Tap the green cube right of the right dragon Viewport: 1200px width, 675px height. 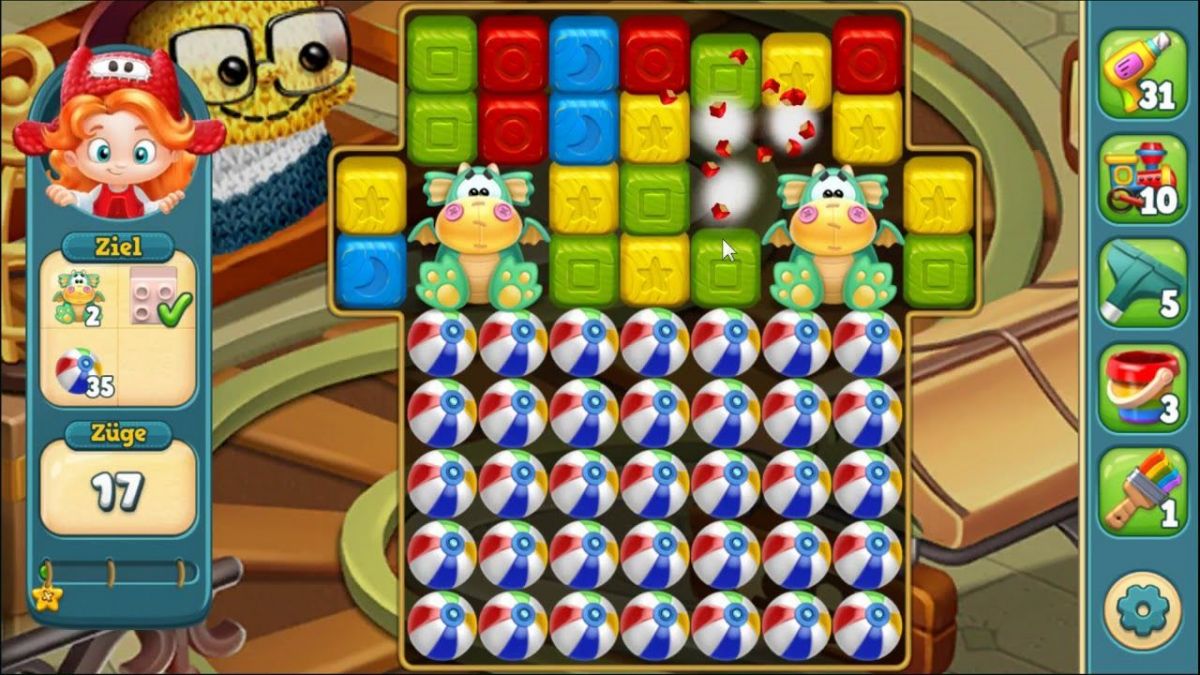coord(938,268)
